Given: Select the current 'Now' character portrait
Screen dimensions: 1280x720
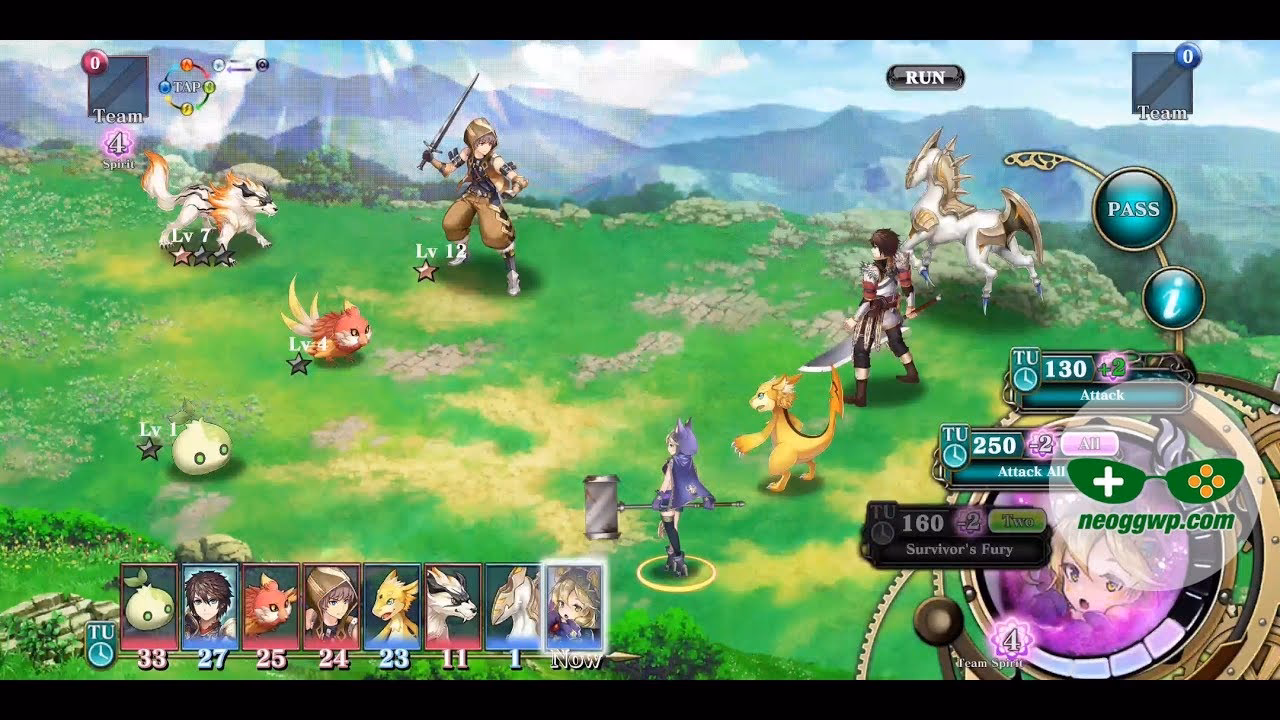Looking at the screenshot, I should click(x=574, y=606).
